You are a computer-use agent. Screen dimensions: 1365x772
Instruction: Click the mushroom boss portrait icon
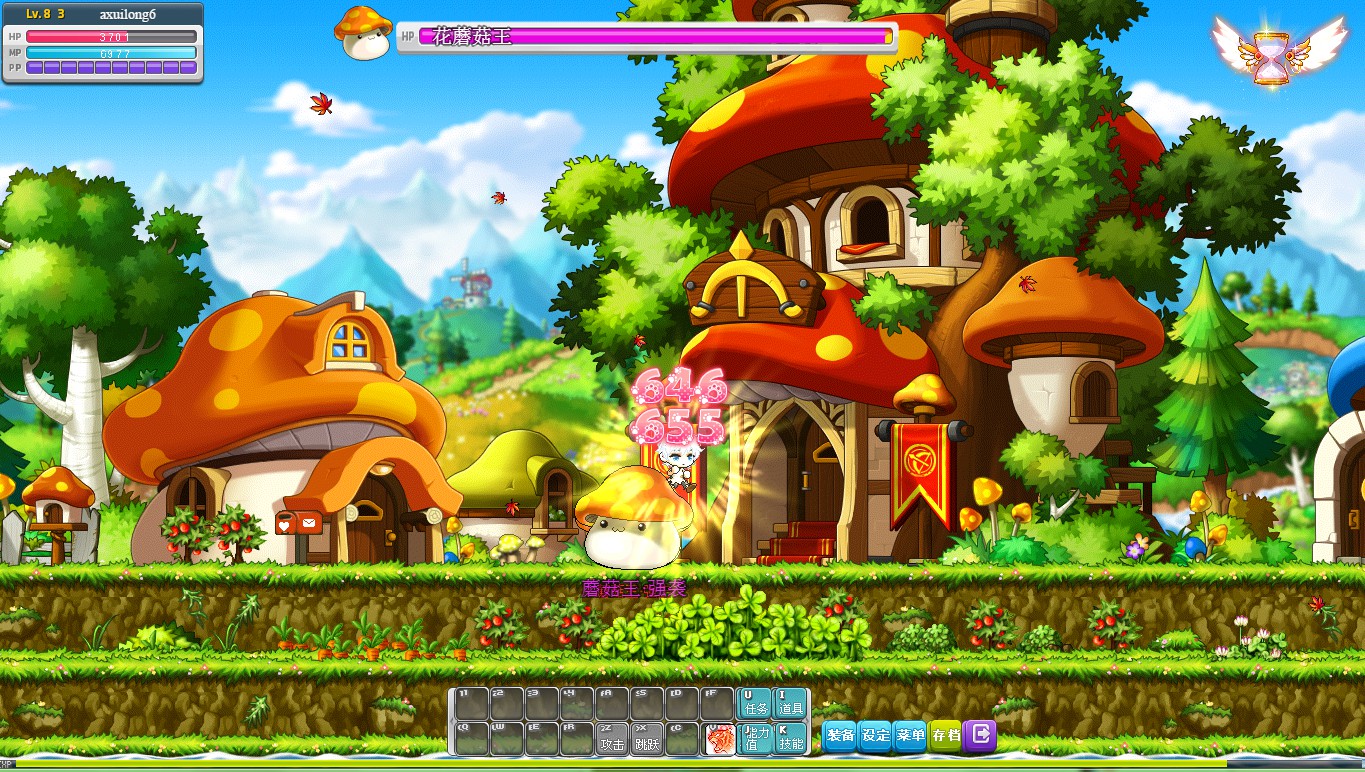[x=362, y=33]
